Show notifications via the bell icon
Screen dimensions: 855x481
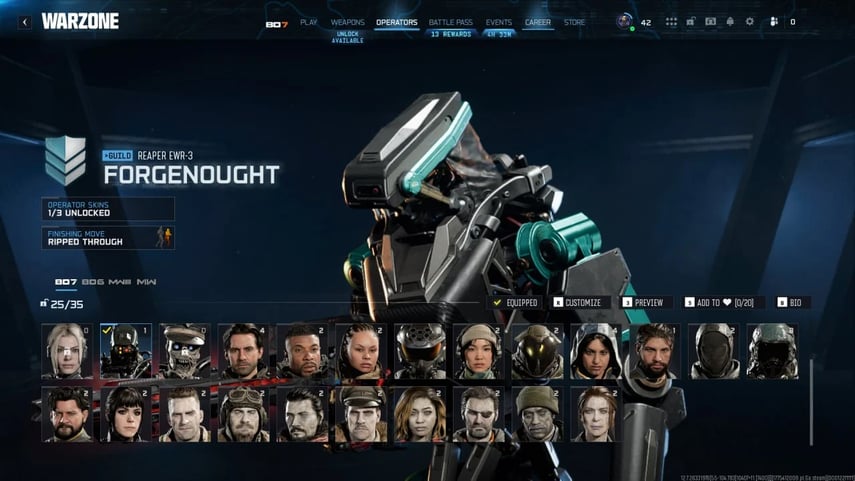click(x=730, y=22)
